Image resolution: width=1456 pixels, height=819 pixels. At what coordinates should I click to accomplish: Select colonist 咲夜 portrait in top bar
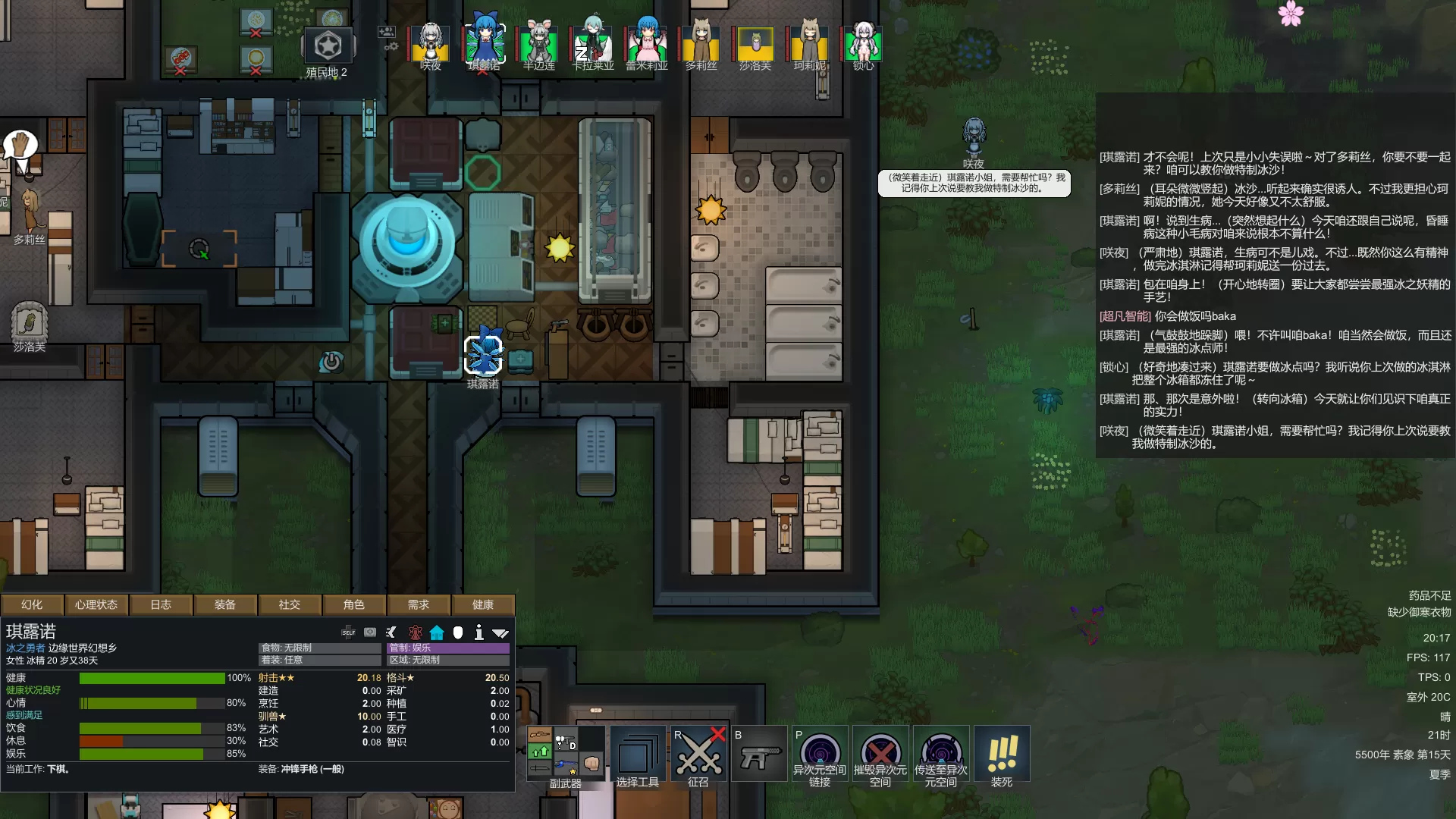[430, 44]
